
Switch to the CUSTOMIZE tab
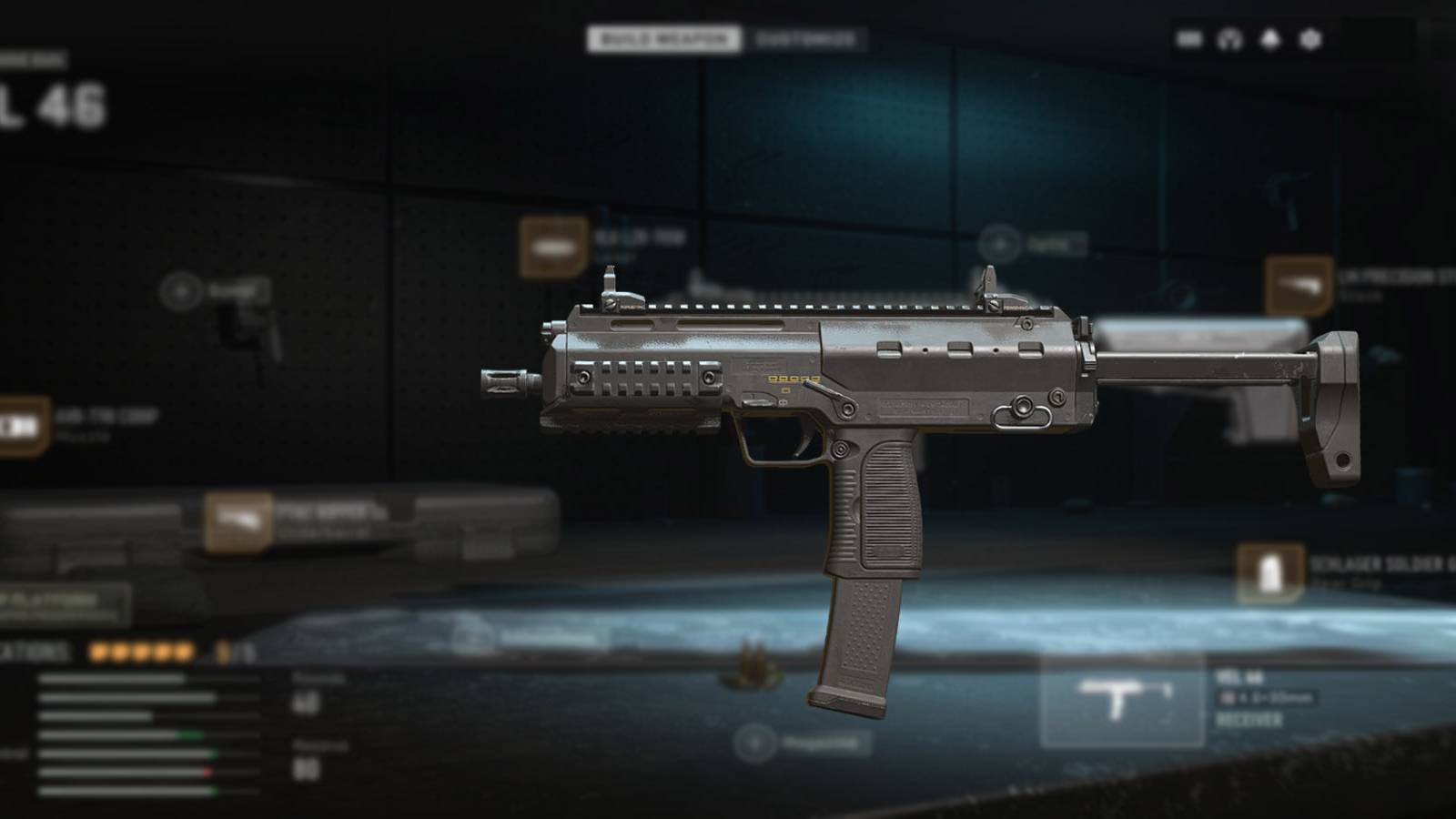(805, 38)
